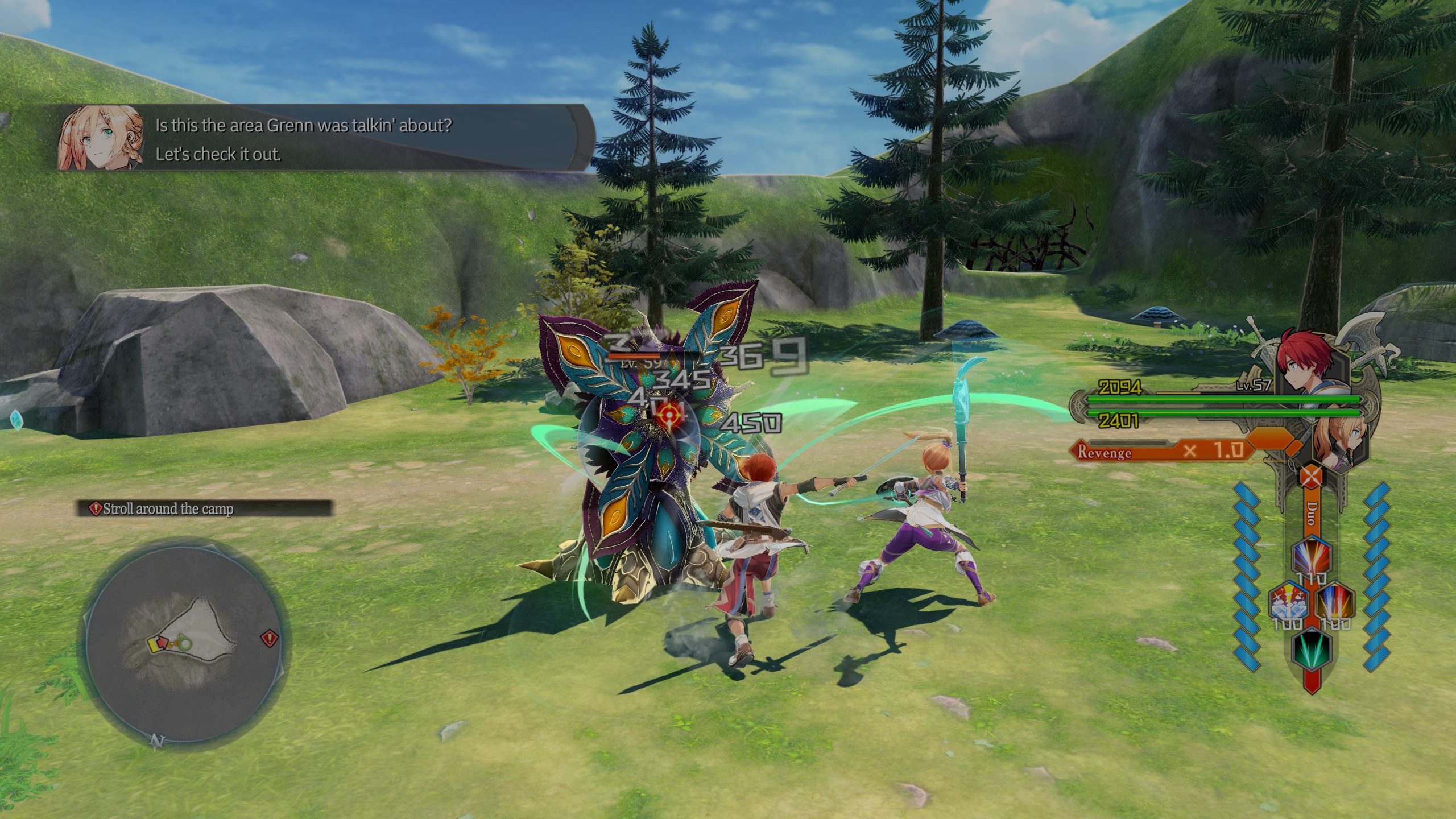1456x819 pixels.
Task: Click the speaker portrait in the dialogue box
Action: pos(101,138)
